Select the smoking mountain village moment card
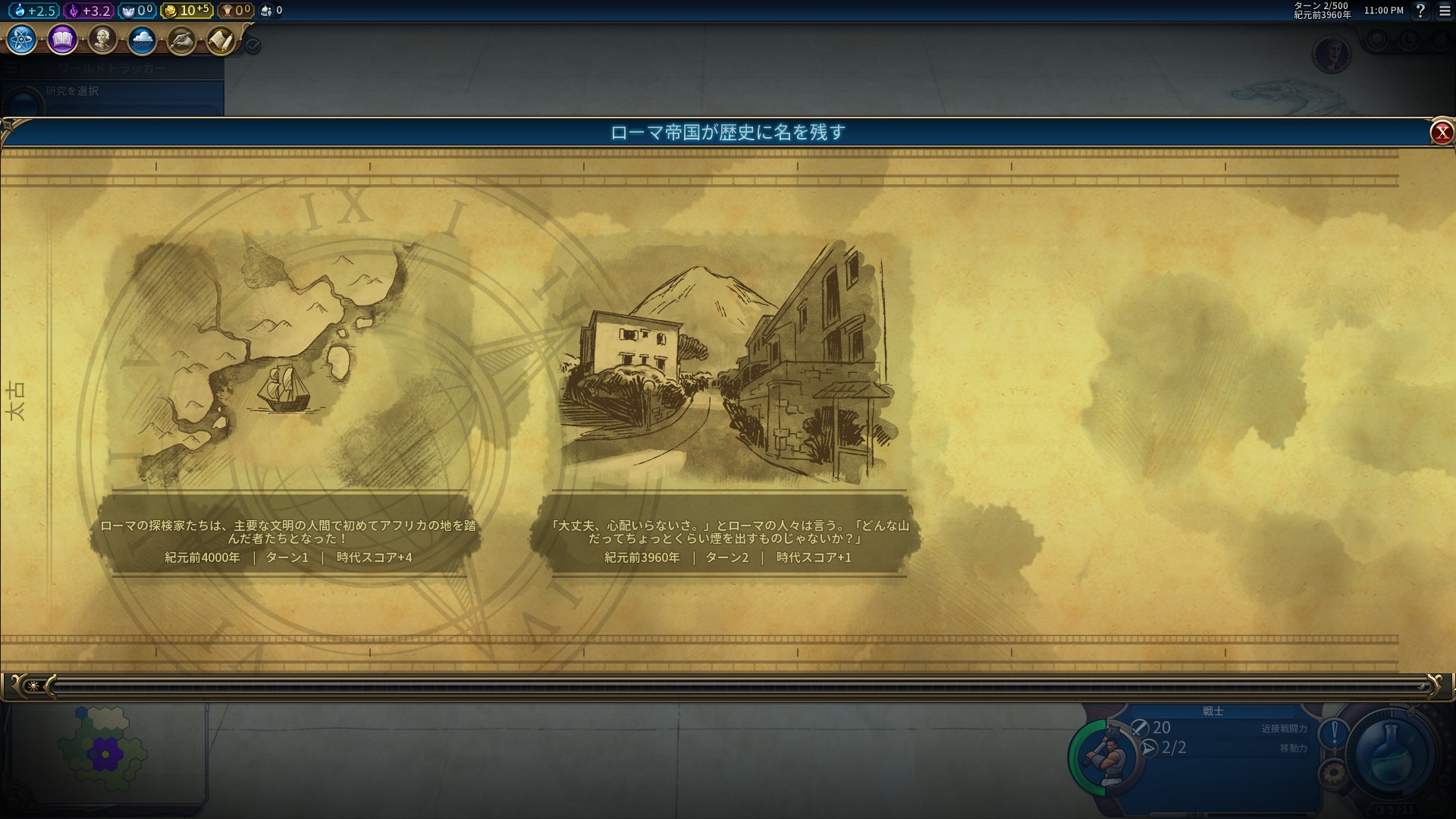This screenshot has height=819, width=1456. (726, 402)
